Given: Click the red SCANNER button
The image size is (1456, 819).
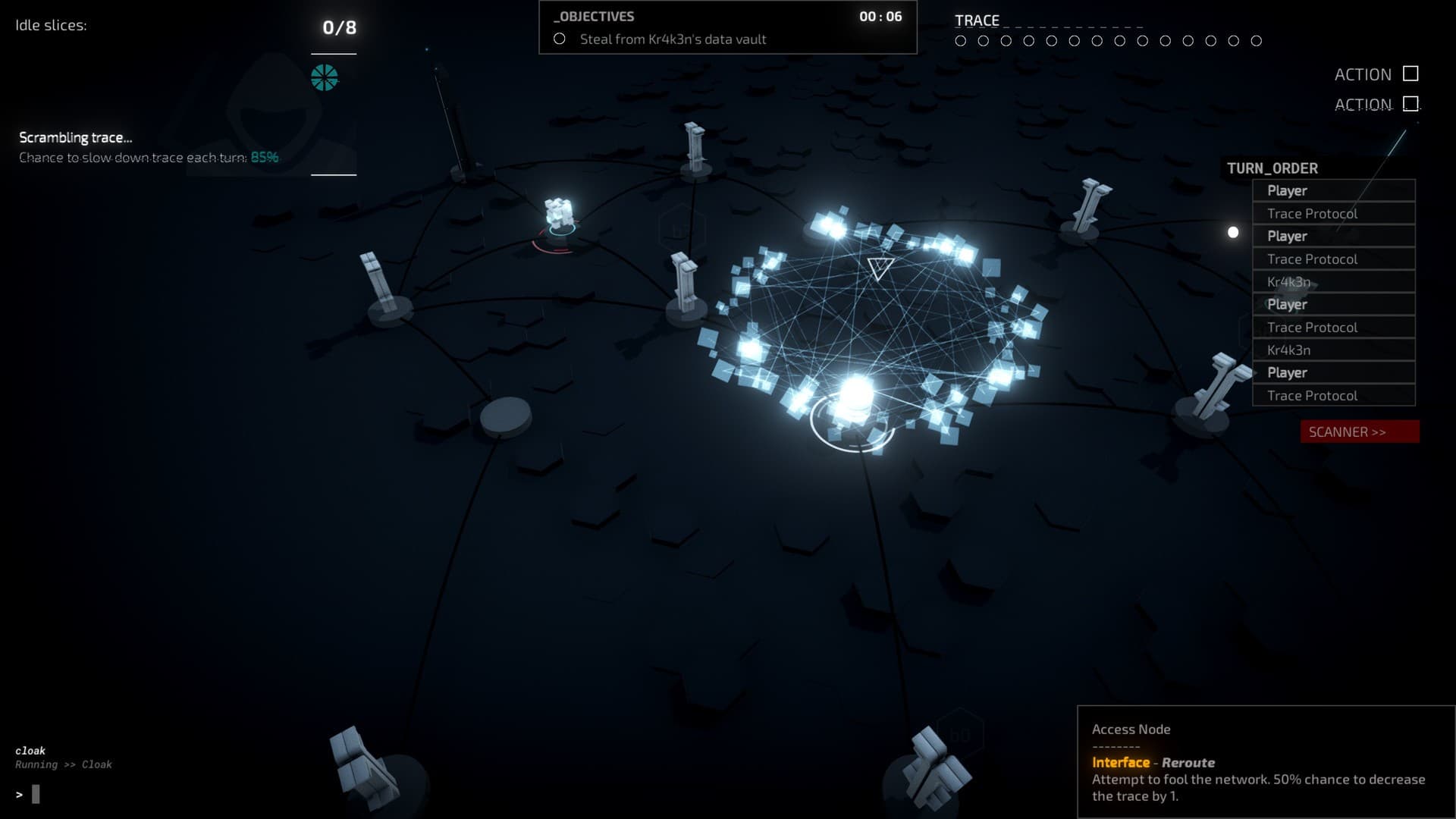Looking at the screenshot, I should point(1358,431).
